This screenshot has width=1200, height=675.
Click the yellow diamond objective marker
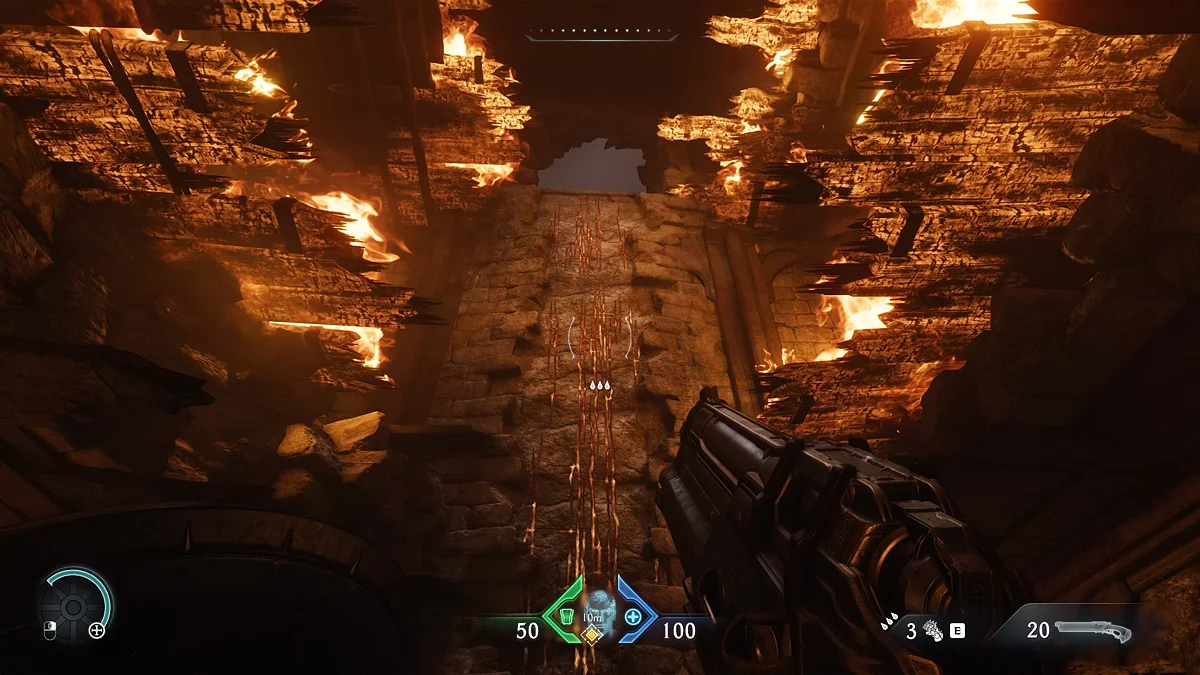coord(593,635)
